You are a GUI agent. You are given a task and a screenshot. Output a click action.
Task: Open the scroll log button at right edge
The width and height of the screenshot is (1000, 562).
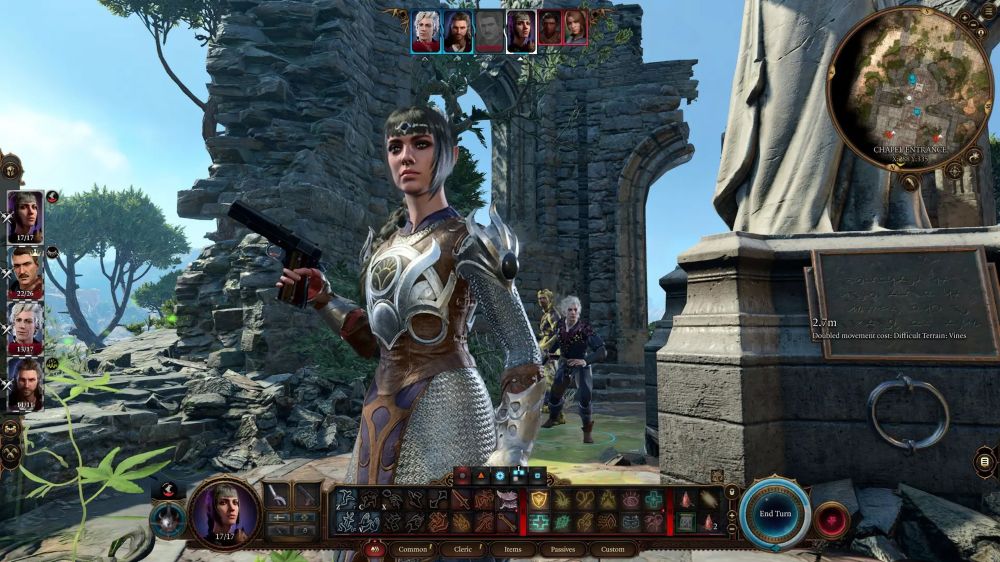coord(985,461)
